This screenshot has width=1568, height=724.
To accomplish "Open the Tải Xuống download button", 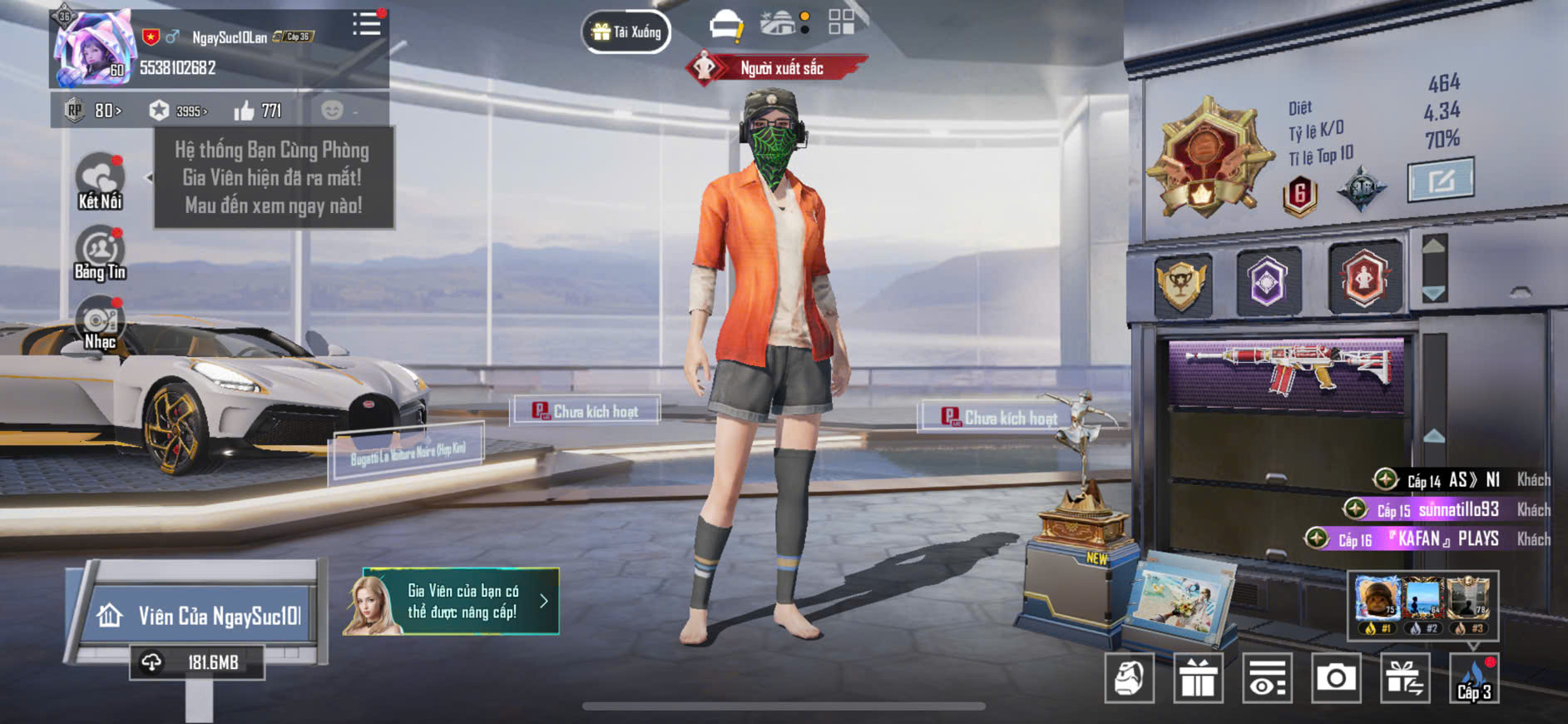I will (626, 32).
